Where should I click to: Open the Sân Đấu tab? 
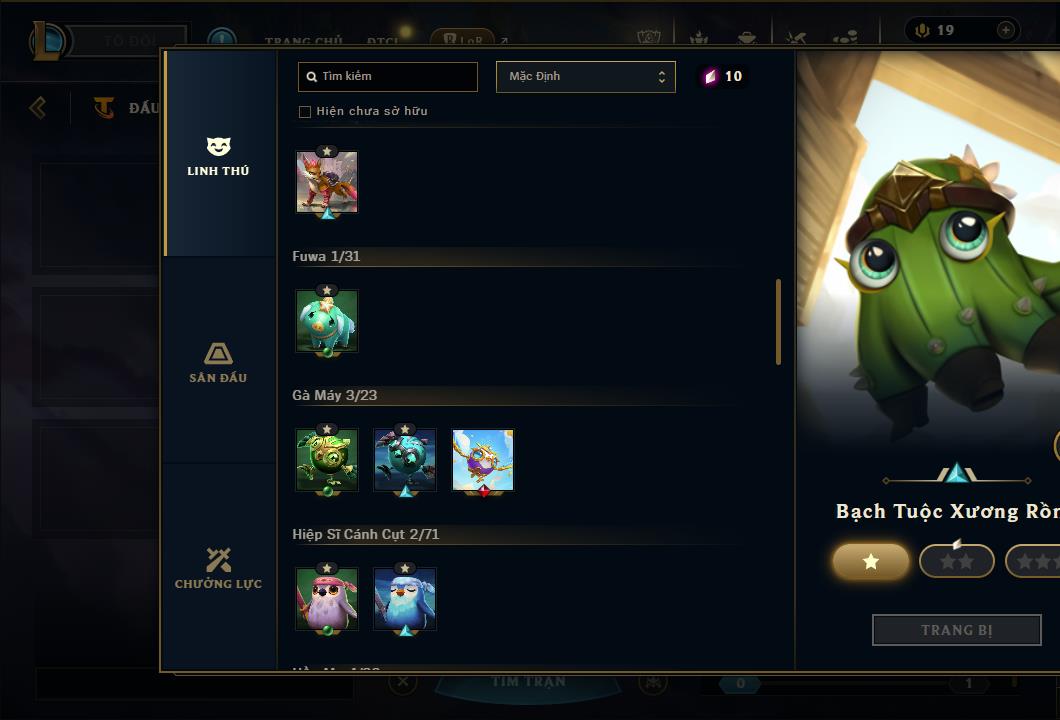coord(218,362)
